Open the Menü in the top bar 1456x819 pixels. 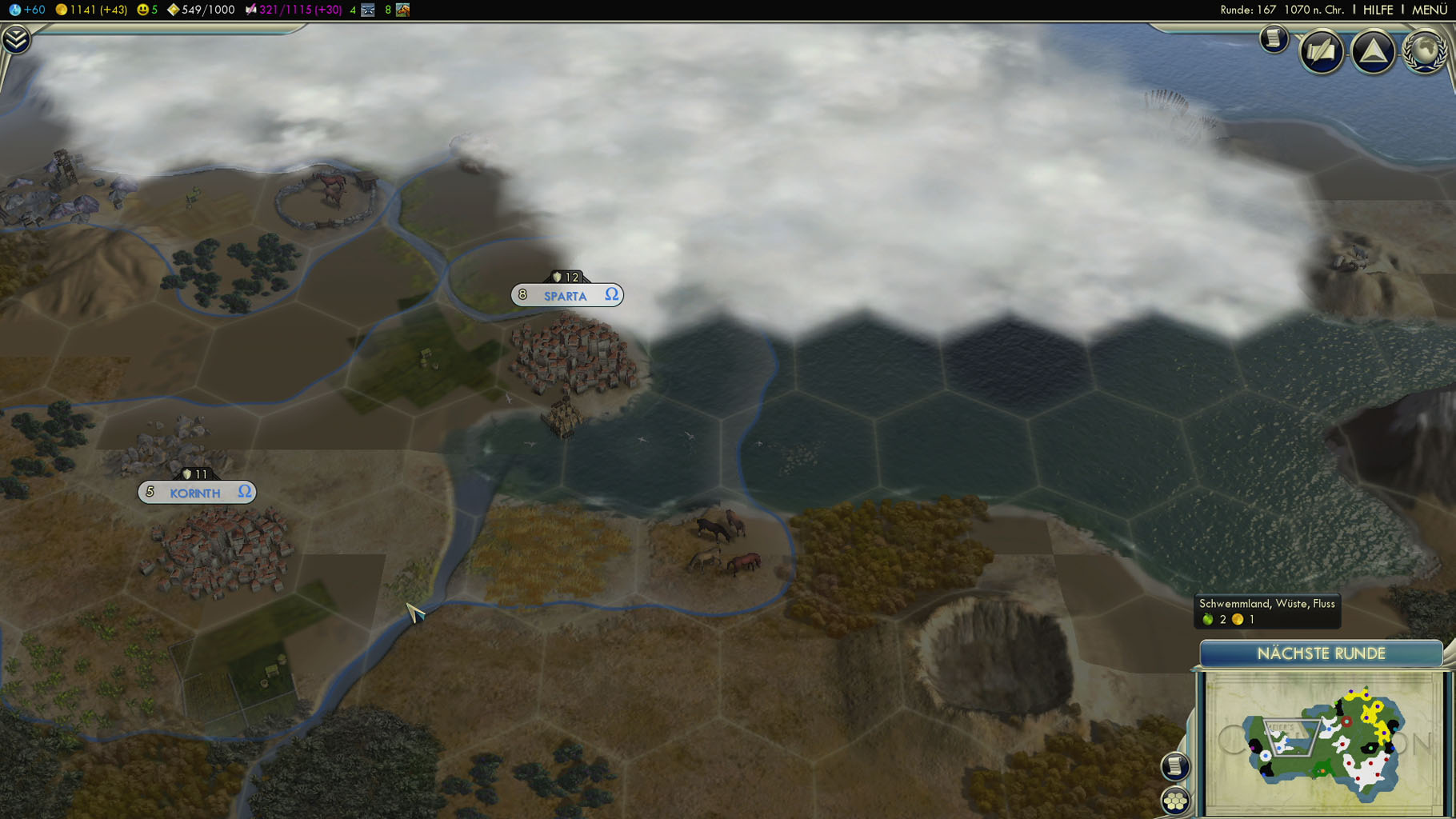click(1429, 10)
